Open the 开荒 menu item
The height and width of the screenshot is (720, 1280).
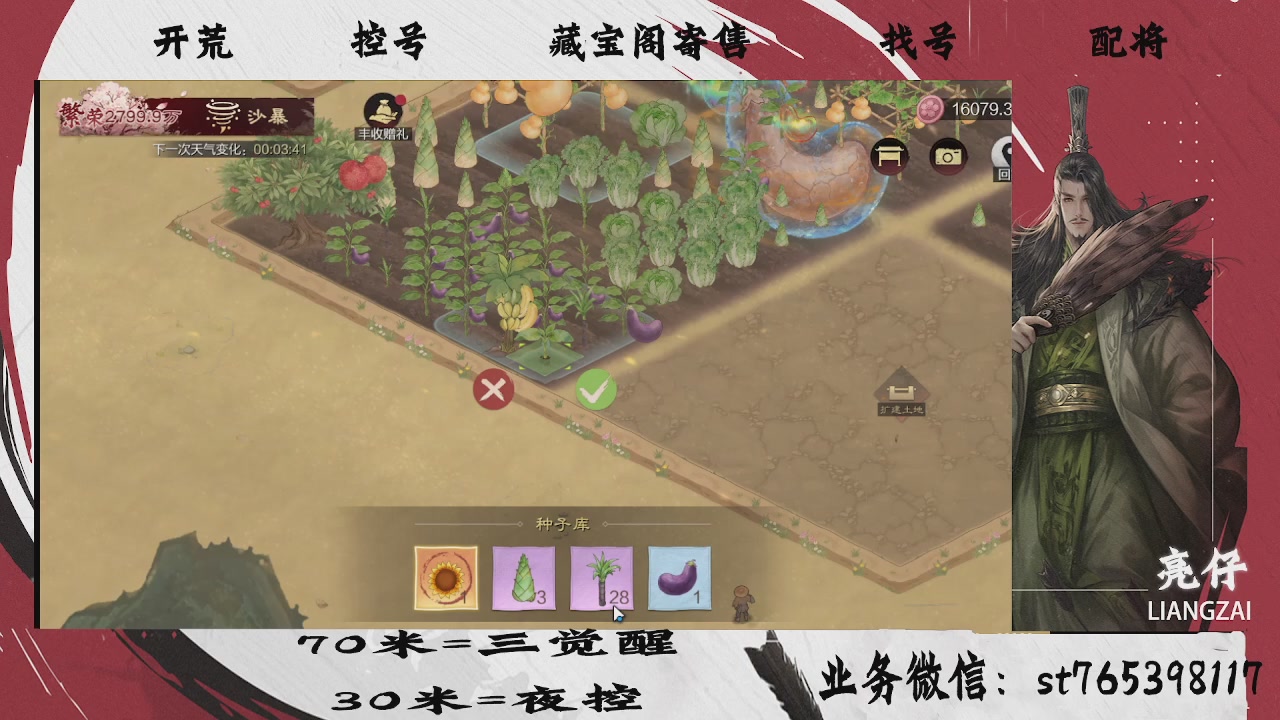(192, 42)
